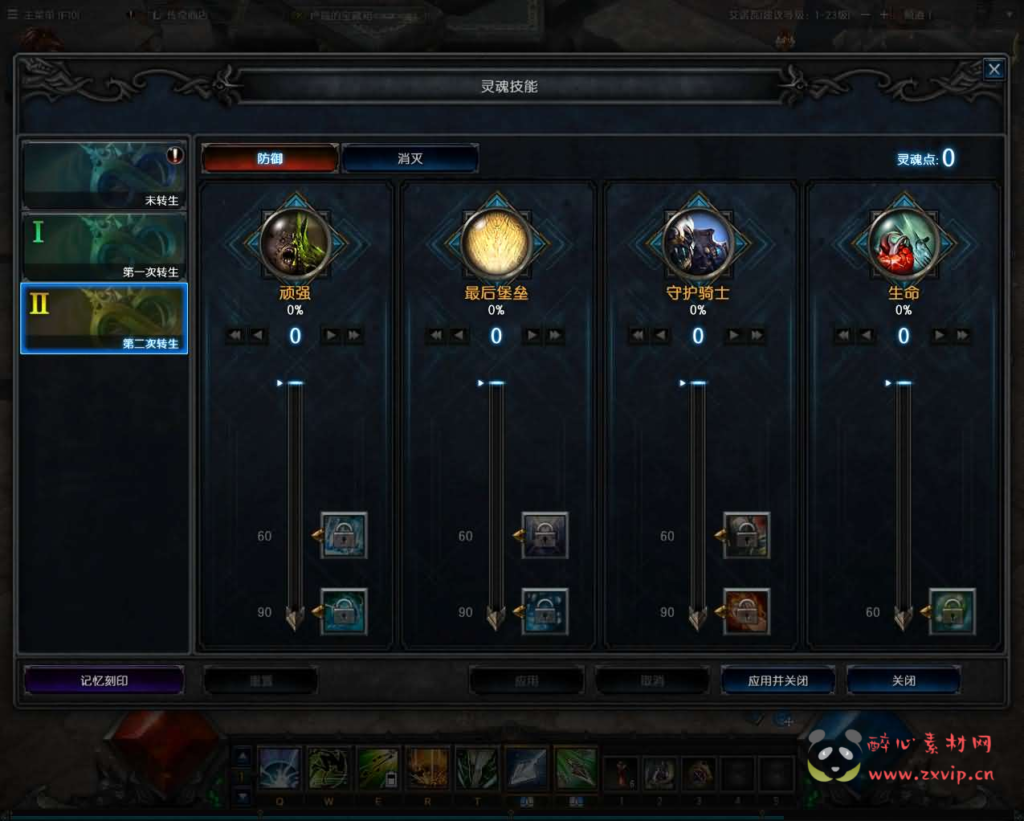Open the 记忆刻印 button

tap(104, 681)
